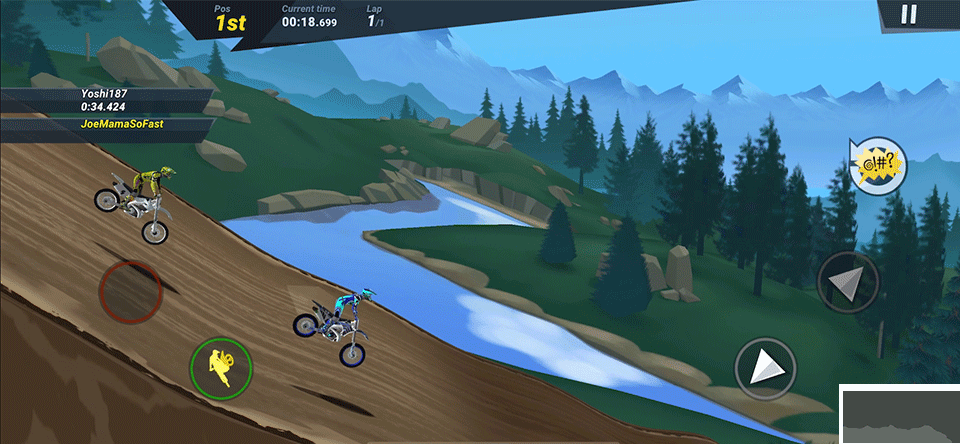Open the emote speech bubble
Screen dimensions: 960x444
pyautogui.click(x=877, y=165)
